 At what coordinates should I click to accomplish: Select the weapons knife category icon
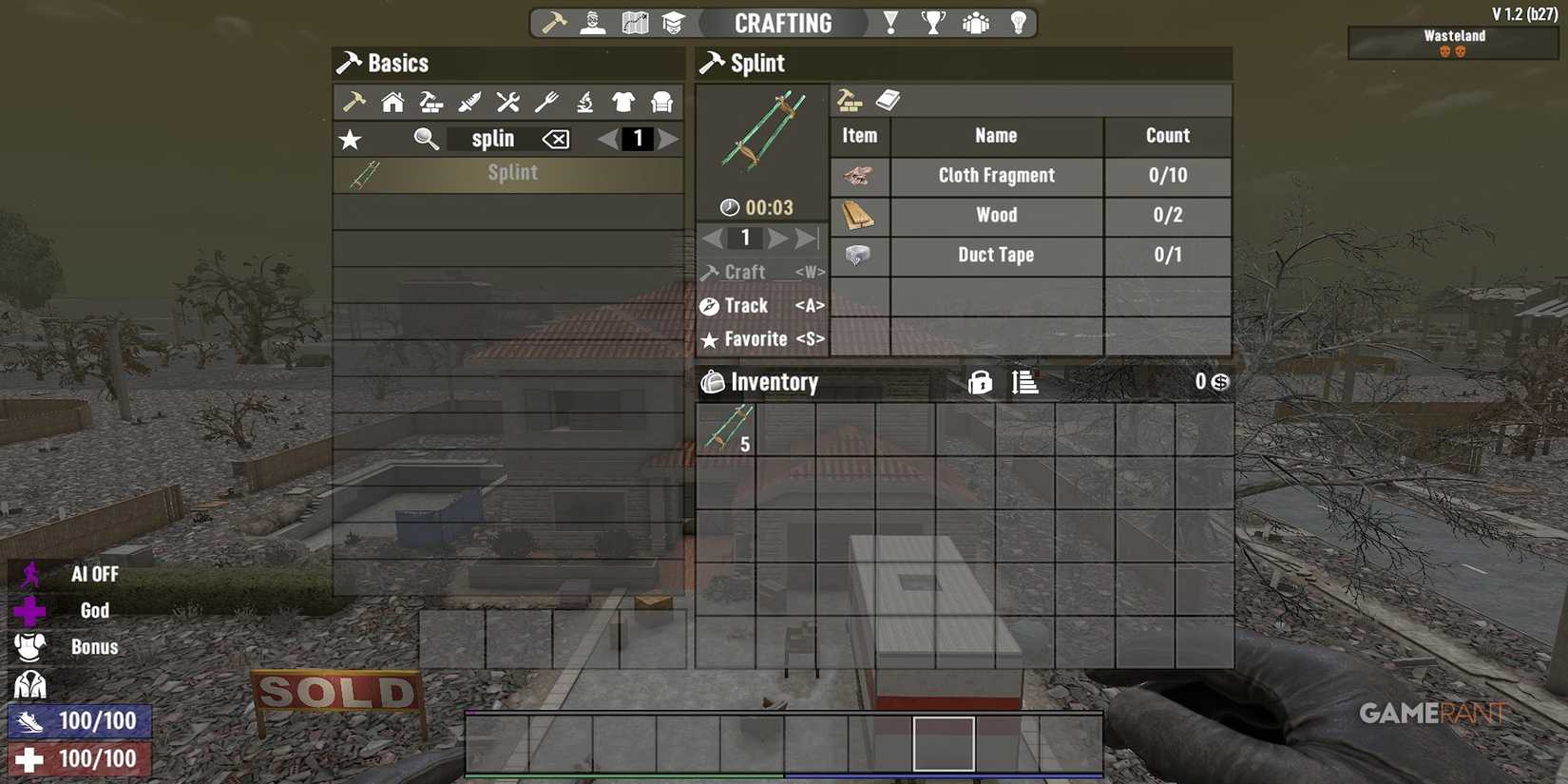point(468,102)
